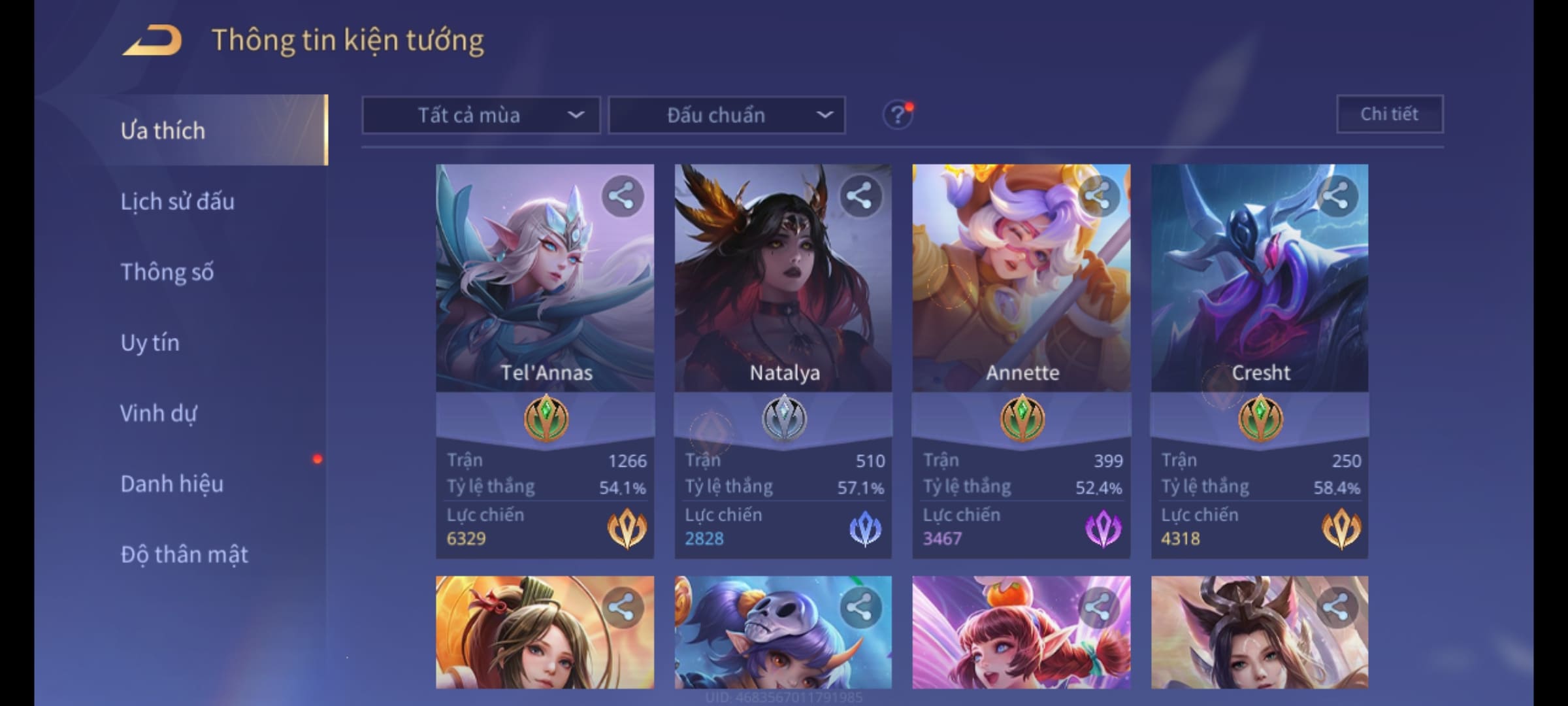
Task: Open the Chi tiết details button
Action: [x=1390, y=114]
